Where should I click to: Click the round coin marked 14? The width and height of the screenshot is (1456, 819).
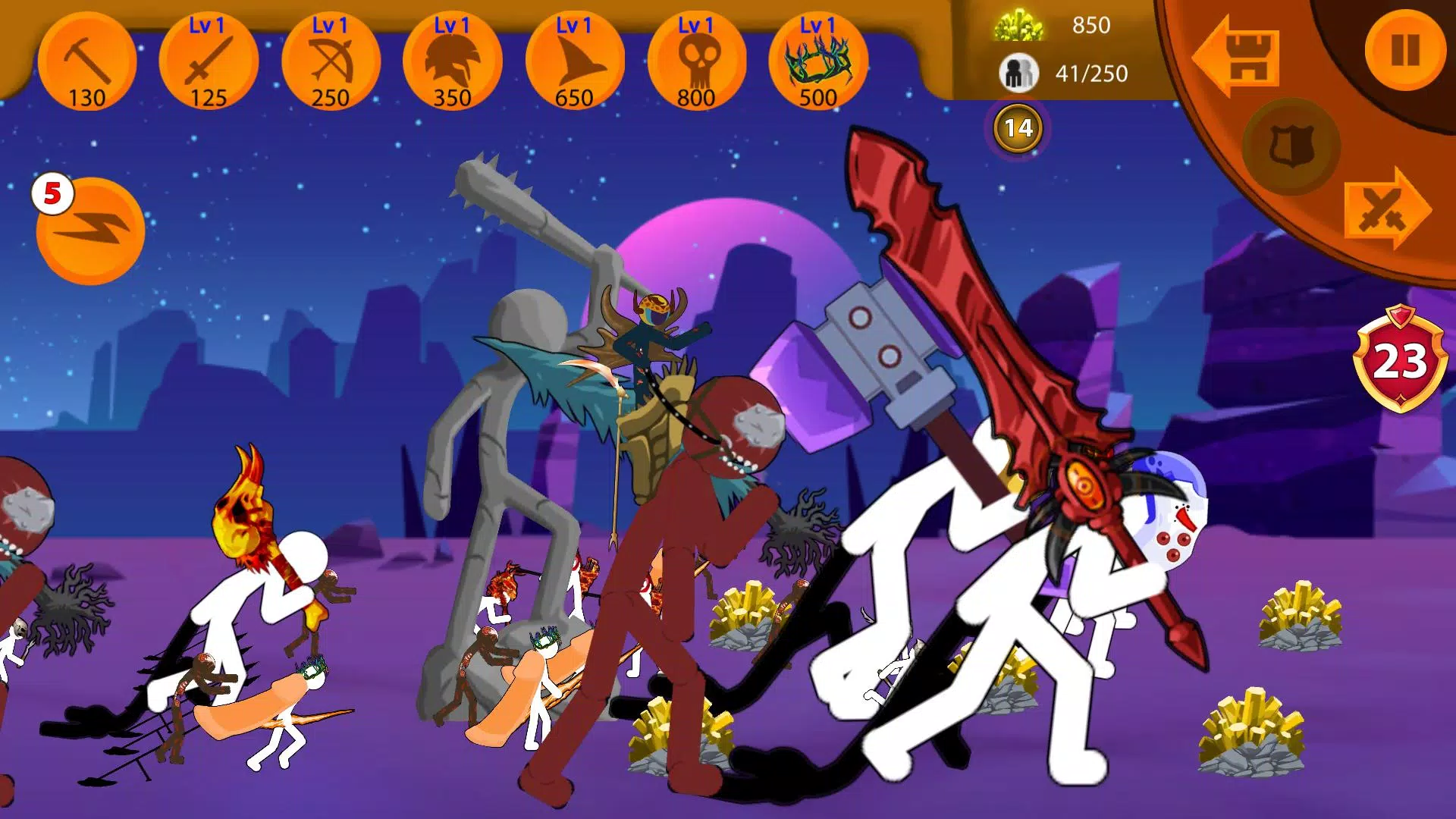(1018, 129)
